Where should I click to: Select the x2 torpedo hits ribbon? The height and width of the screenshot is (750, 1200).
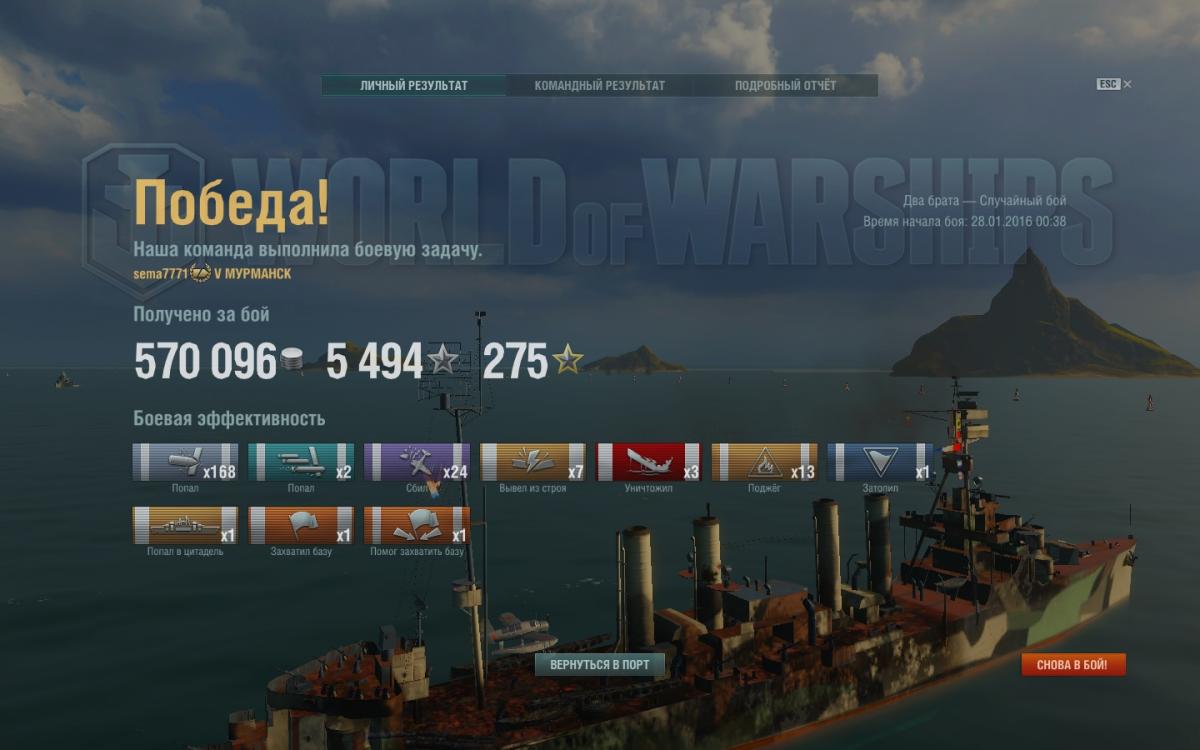pos(301,462)
